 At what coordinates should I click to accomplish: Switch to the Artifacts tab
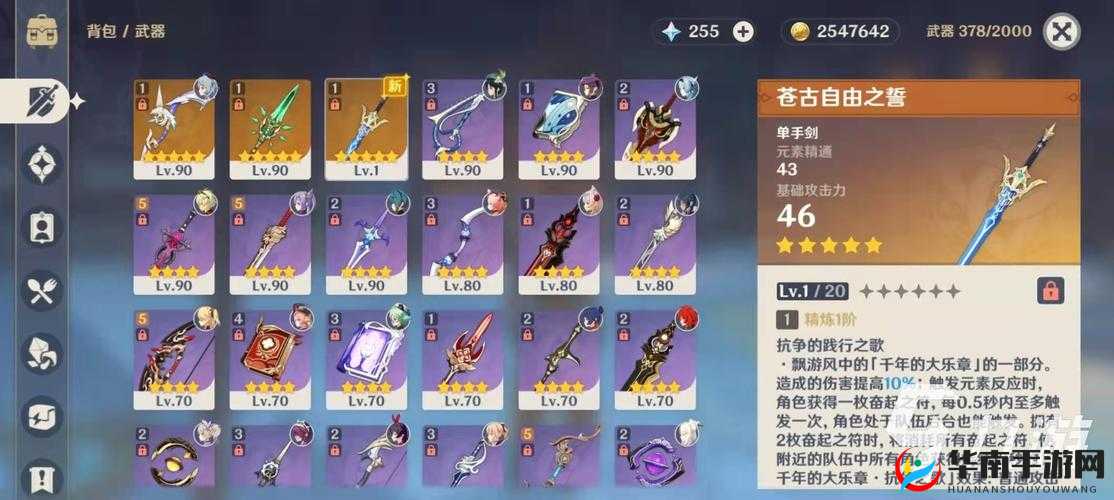[x=42, y=164]
